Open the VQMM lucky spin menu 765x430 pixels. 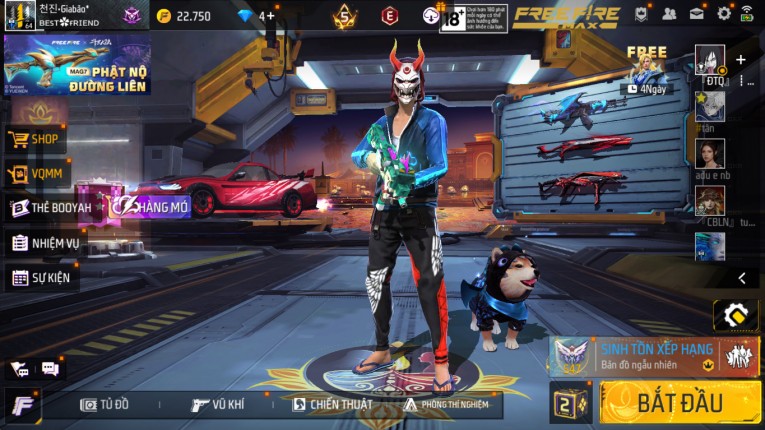pos(37,175)
